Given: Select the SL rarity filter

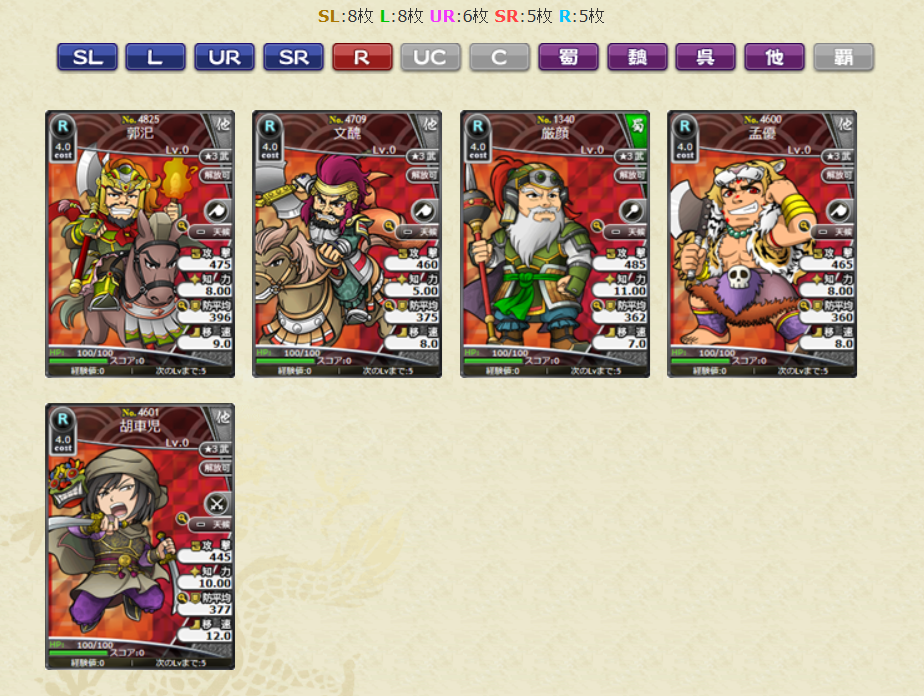Looking at the screenshot, I should click(x=87, y=58).
